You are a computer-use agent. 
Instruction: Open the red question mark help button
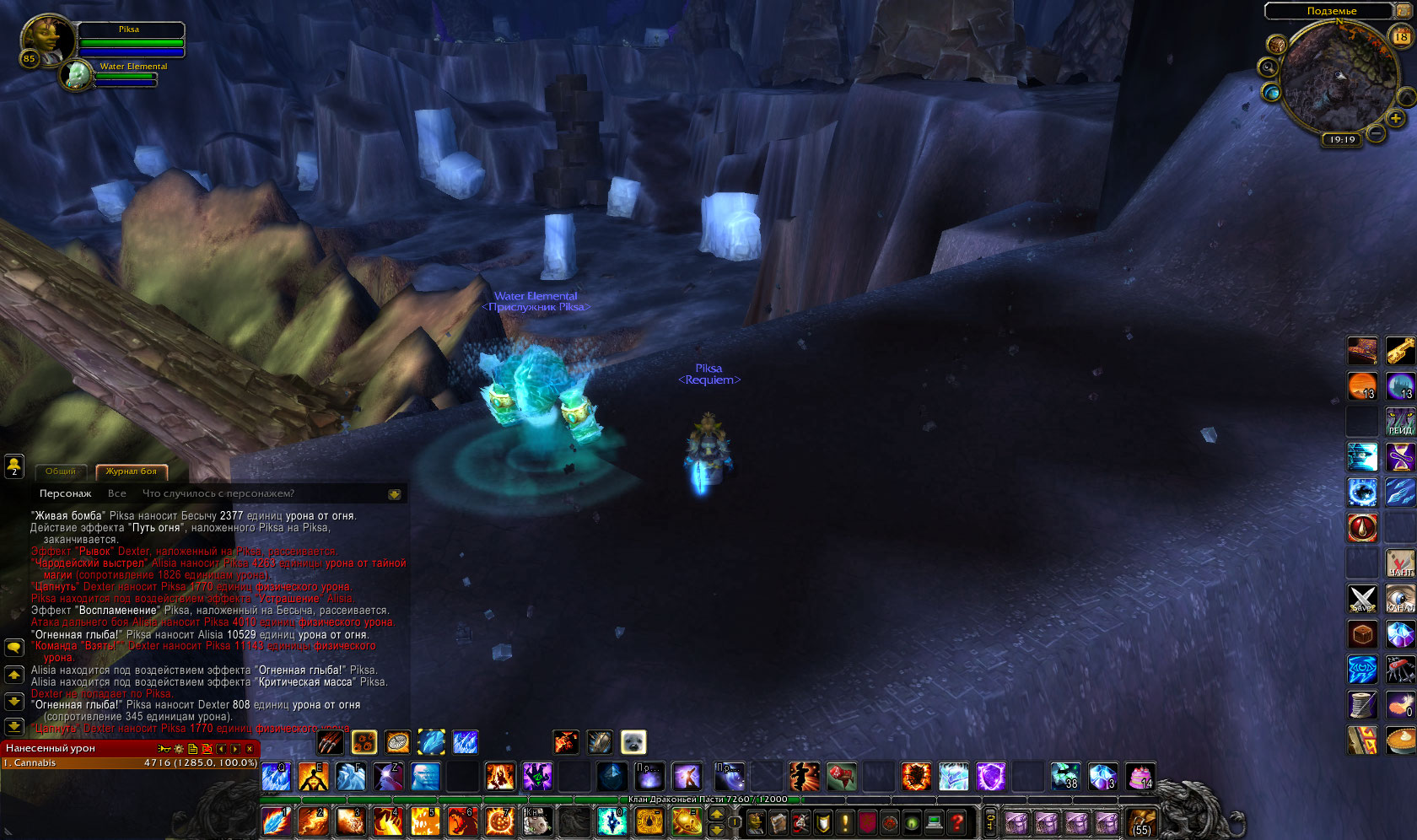coord(956,821)
